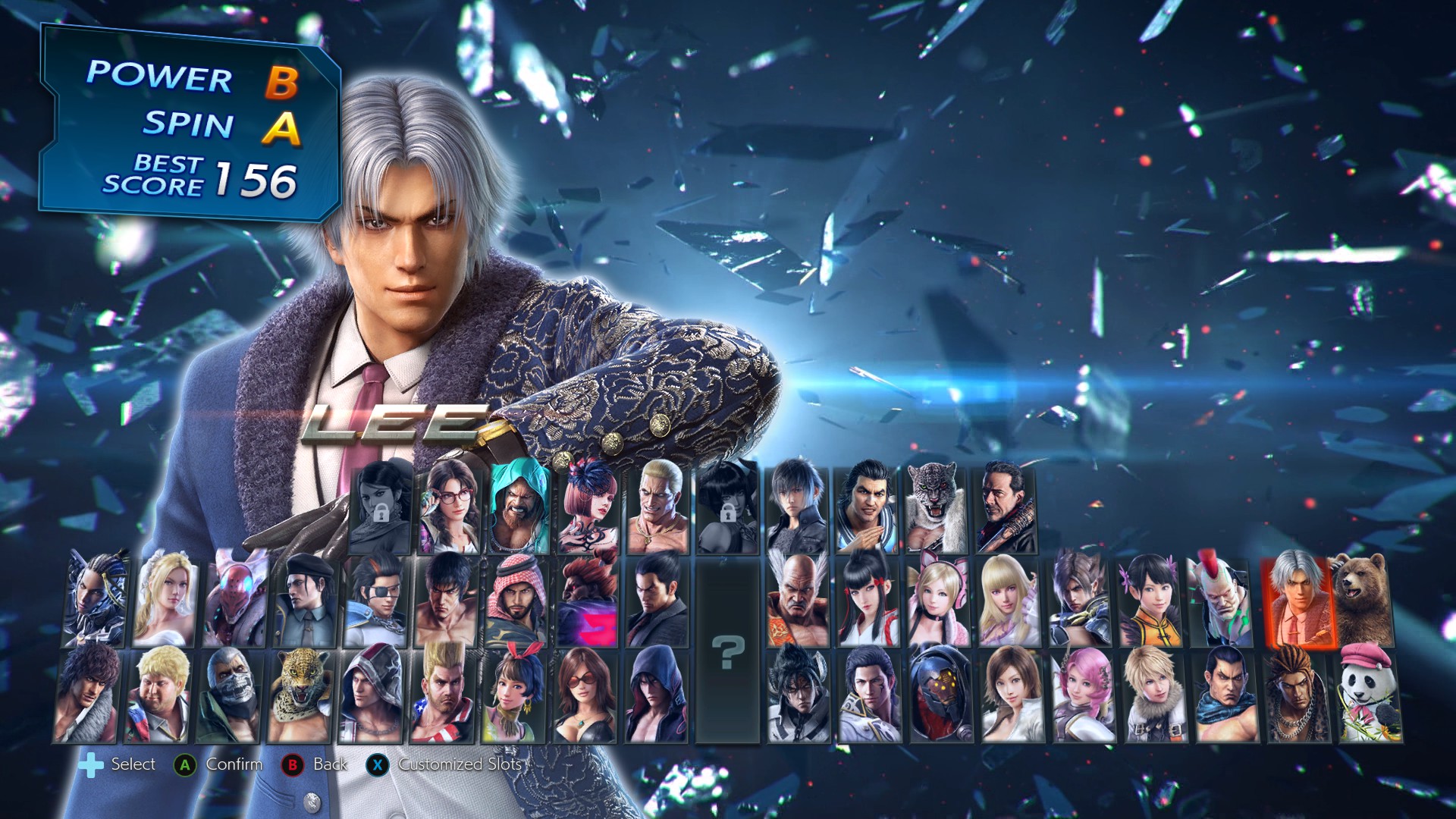This screenshot has width=1456, height=819.
Task: Choose Armor King's black jaguar portrait
Action: tap(936, 508)
